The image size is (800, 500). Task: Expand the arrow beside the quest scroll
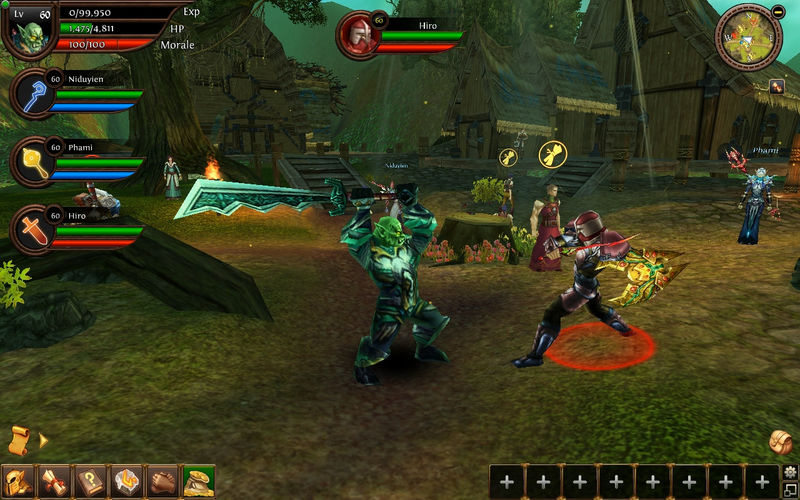pos(43,439)
